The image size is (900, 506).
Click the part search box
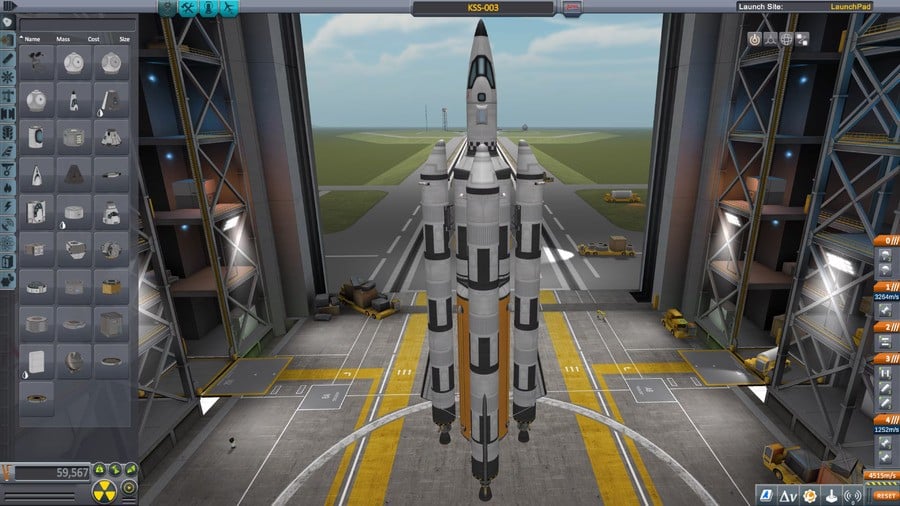(x=74, y=23)
